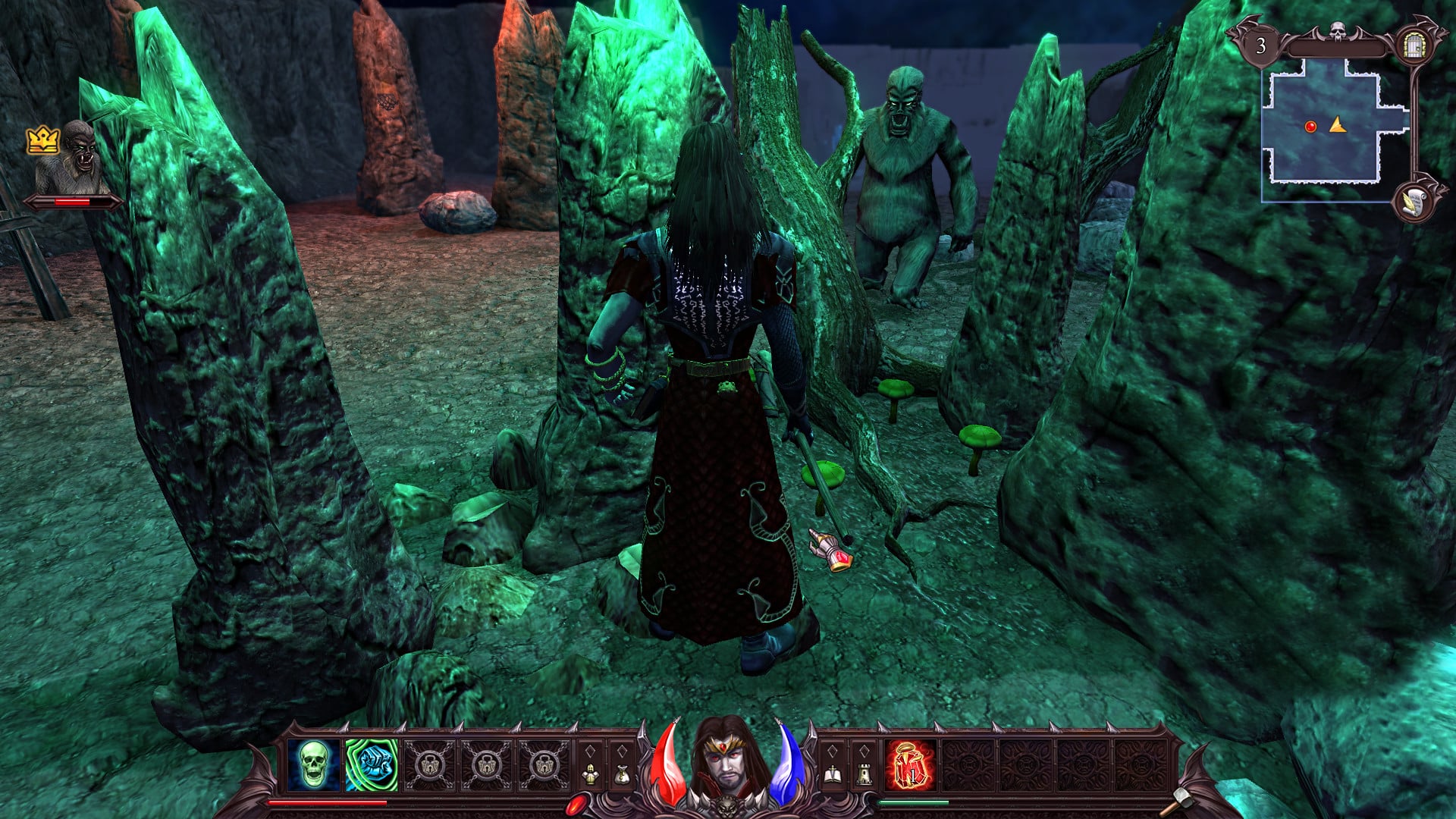This screenshot has width=1456, height=819.
Task: Click the level 3 dungeon floor badge
Action: pos(1260,46)
